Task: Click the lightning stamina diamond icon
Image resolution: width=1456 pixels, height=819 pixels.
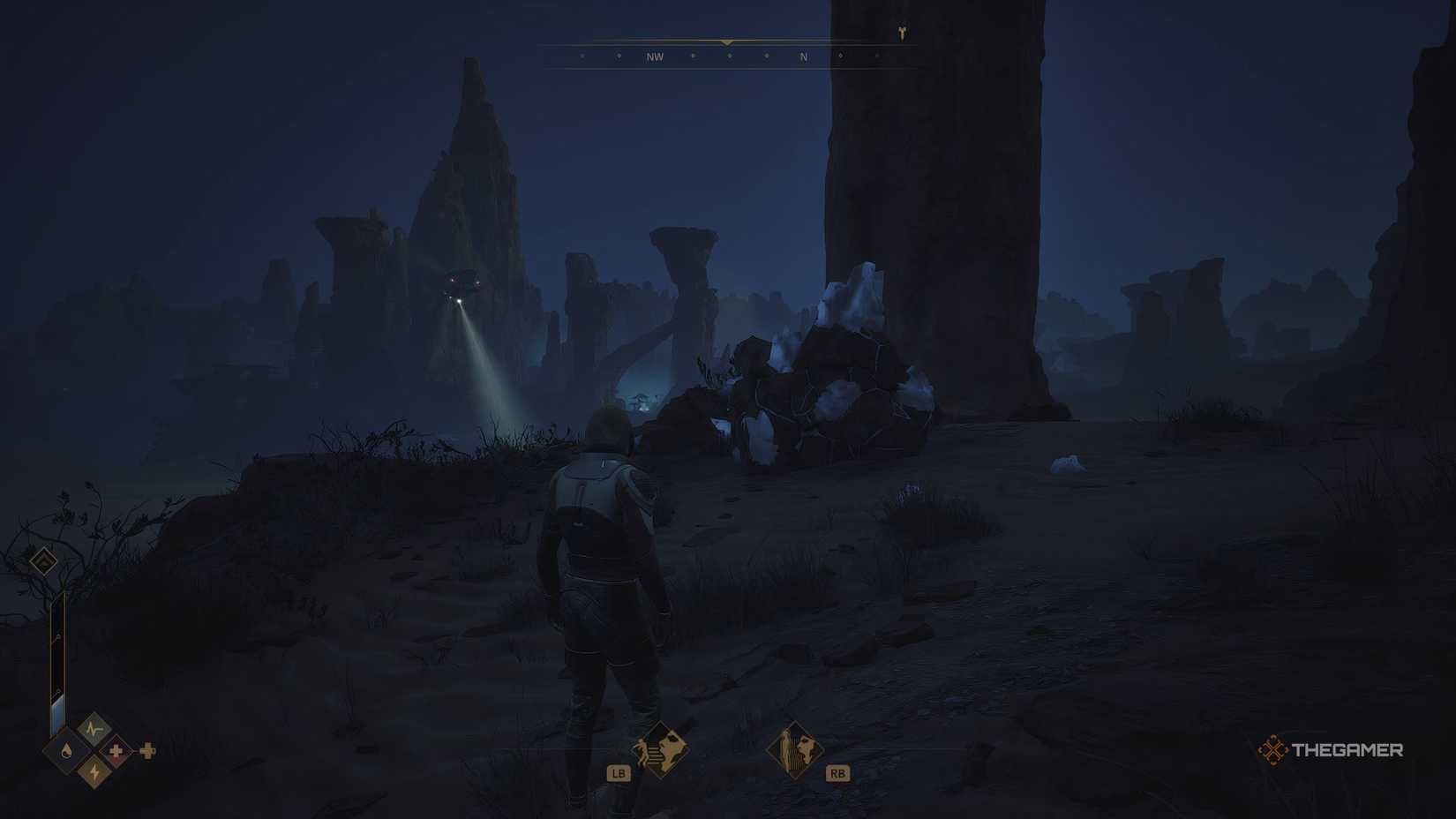Action: pyautogui.click(x=94, y=770)
